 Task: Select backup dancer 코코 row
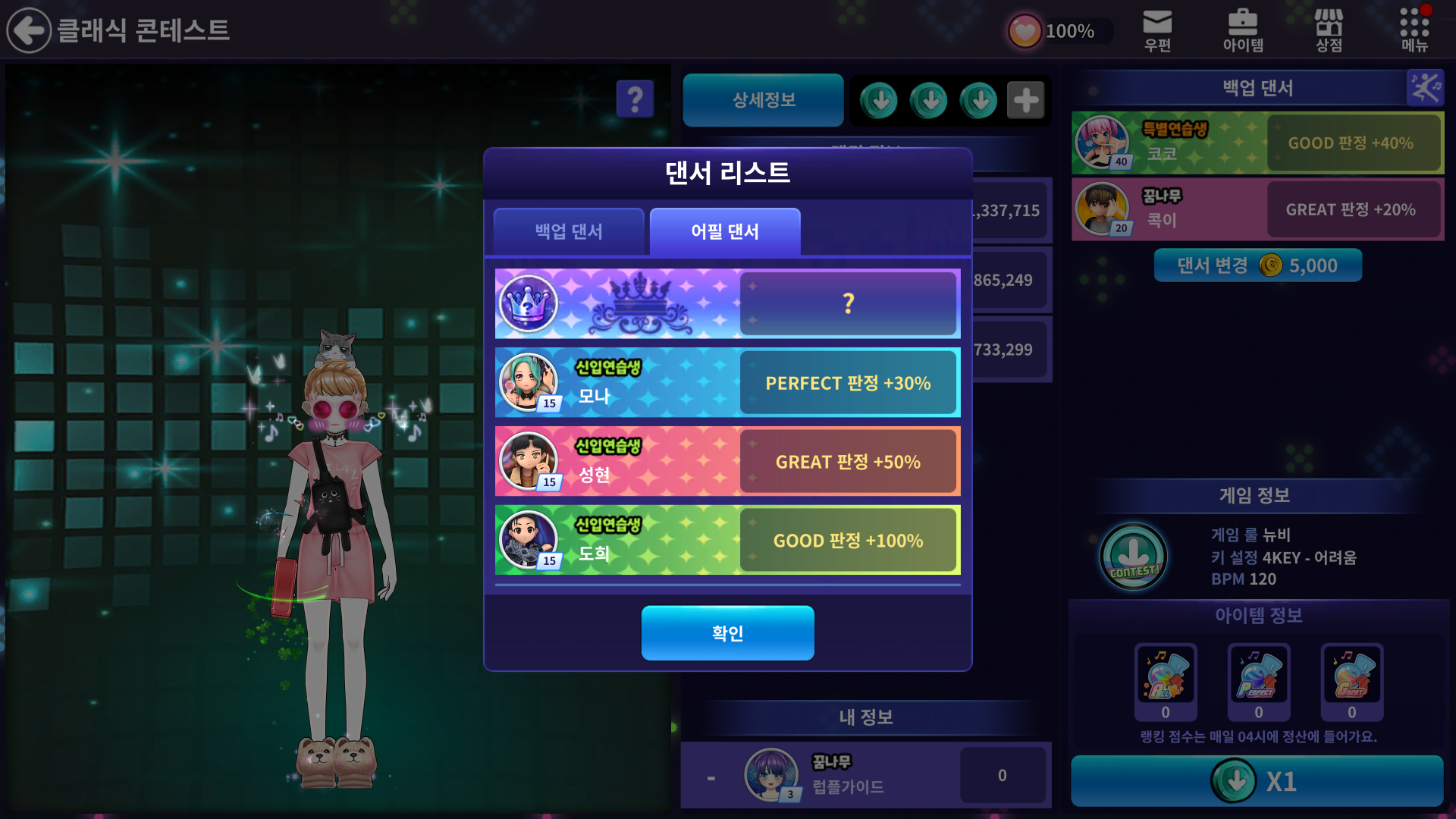pyautogui.click(x=1257, y=143)
